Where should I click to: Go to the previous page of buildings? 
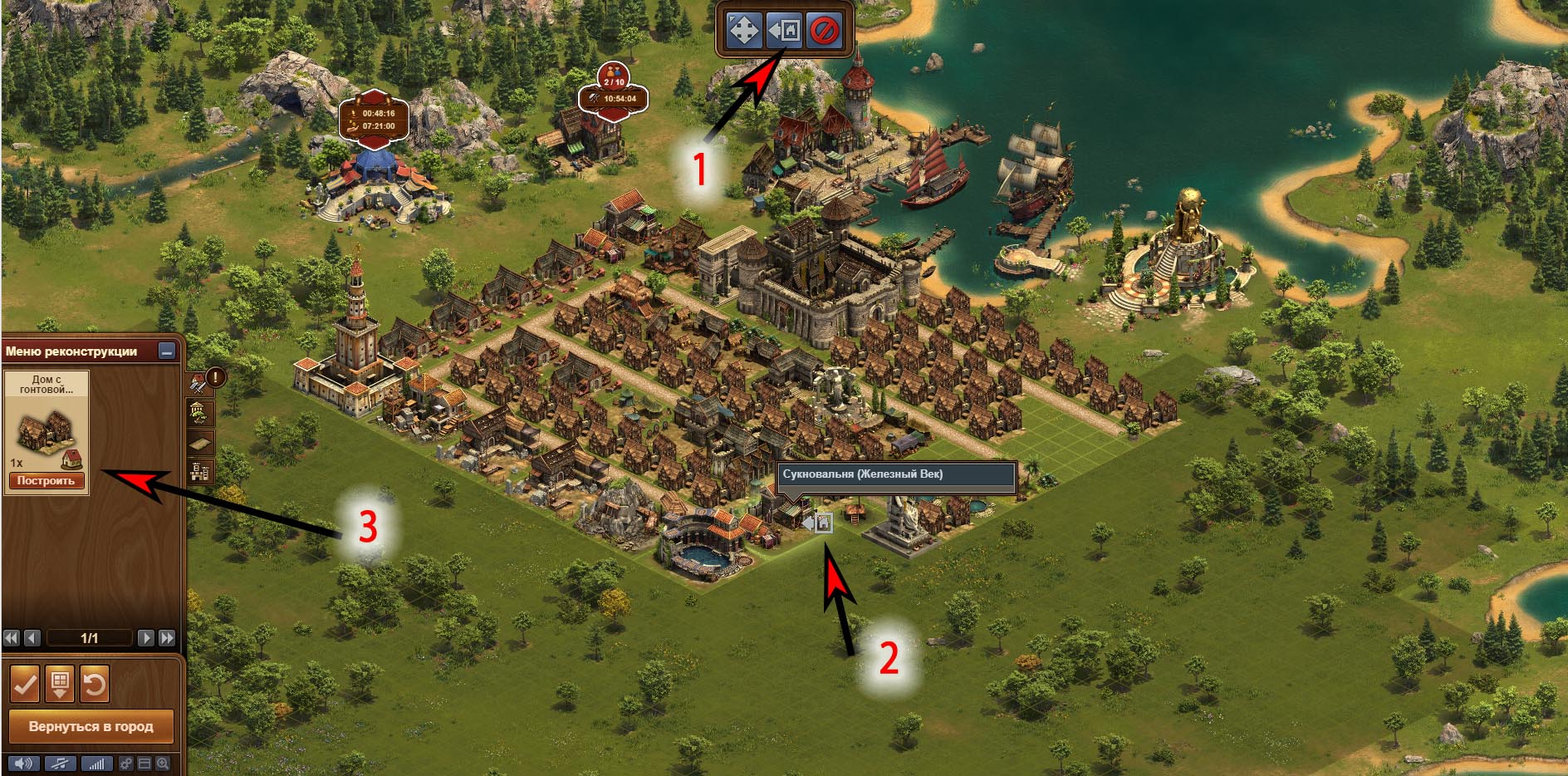[32, 638]
